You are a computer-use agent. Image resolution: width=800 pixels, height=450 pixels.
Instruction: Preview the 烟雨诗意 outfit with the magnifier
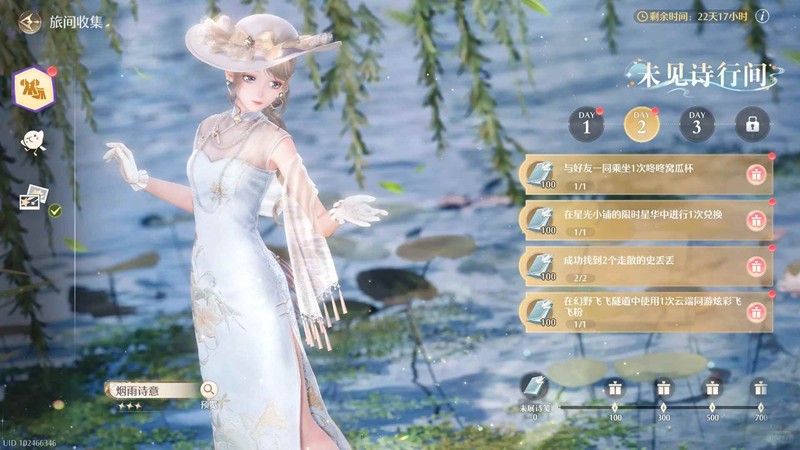tap(209, 390)
